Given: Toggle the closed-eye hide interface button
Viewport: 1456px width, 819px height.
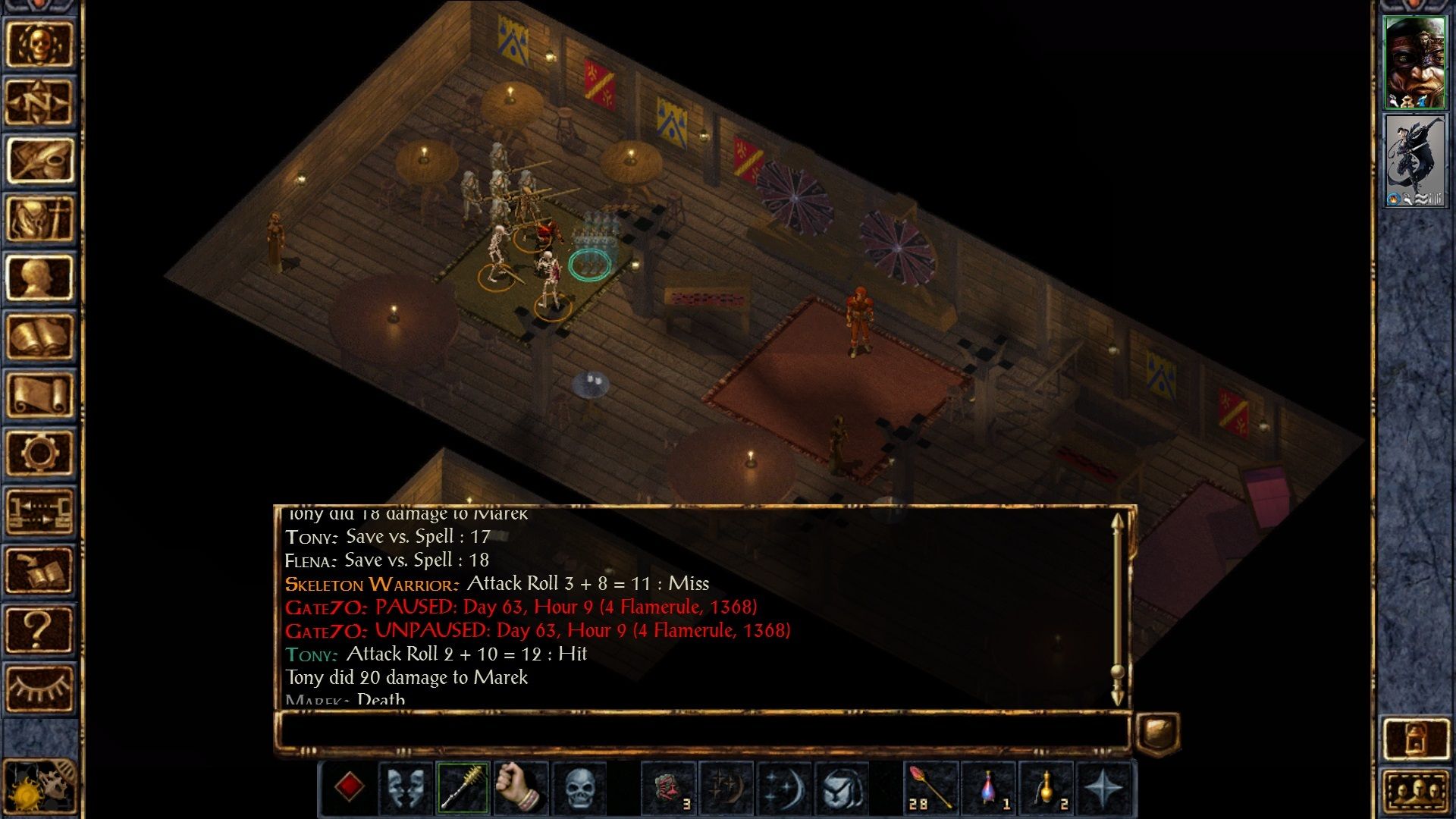Looking at the screenshot, I should click(39, 689).
